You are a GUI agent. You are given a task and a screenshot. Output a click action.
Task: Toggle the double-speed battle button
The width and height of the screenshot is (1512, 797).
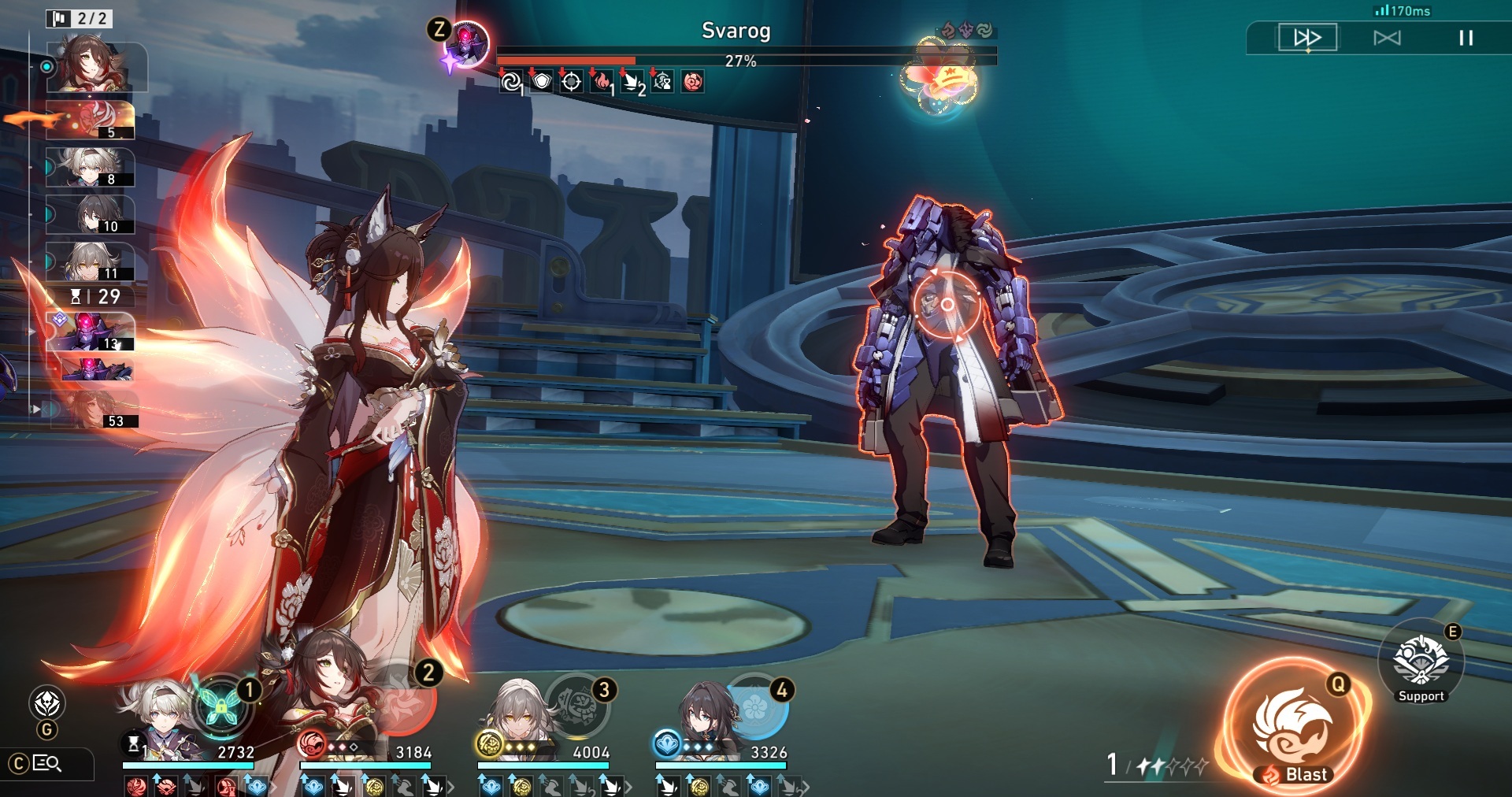1307,38
